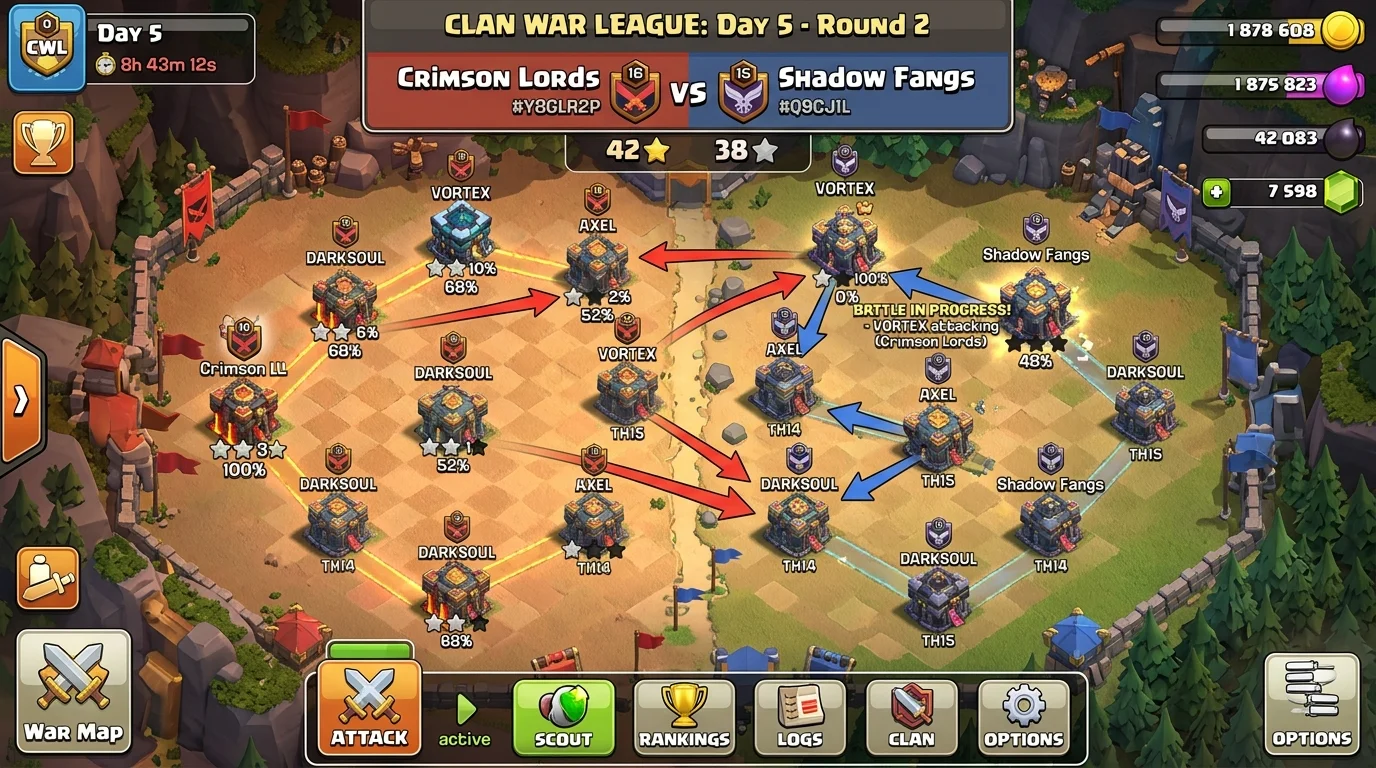1376x768 pixels.
Task: Select the Attack tab
Action: click(x=367, y=710)
